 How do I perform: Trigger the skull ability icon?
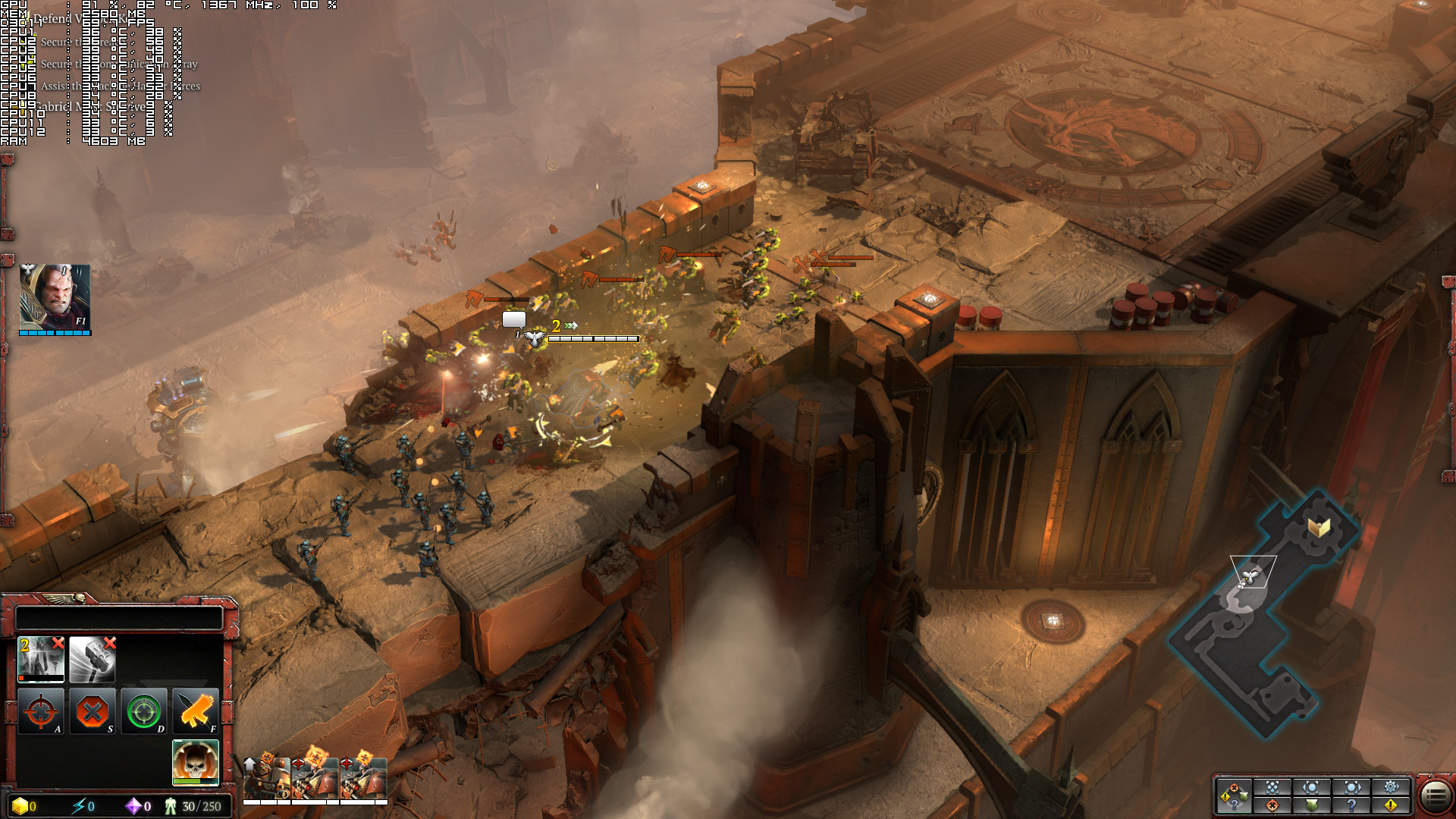coord(196,761)
